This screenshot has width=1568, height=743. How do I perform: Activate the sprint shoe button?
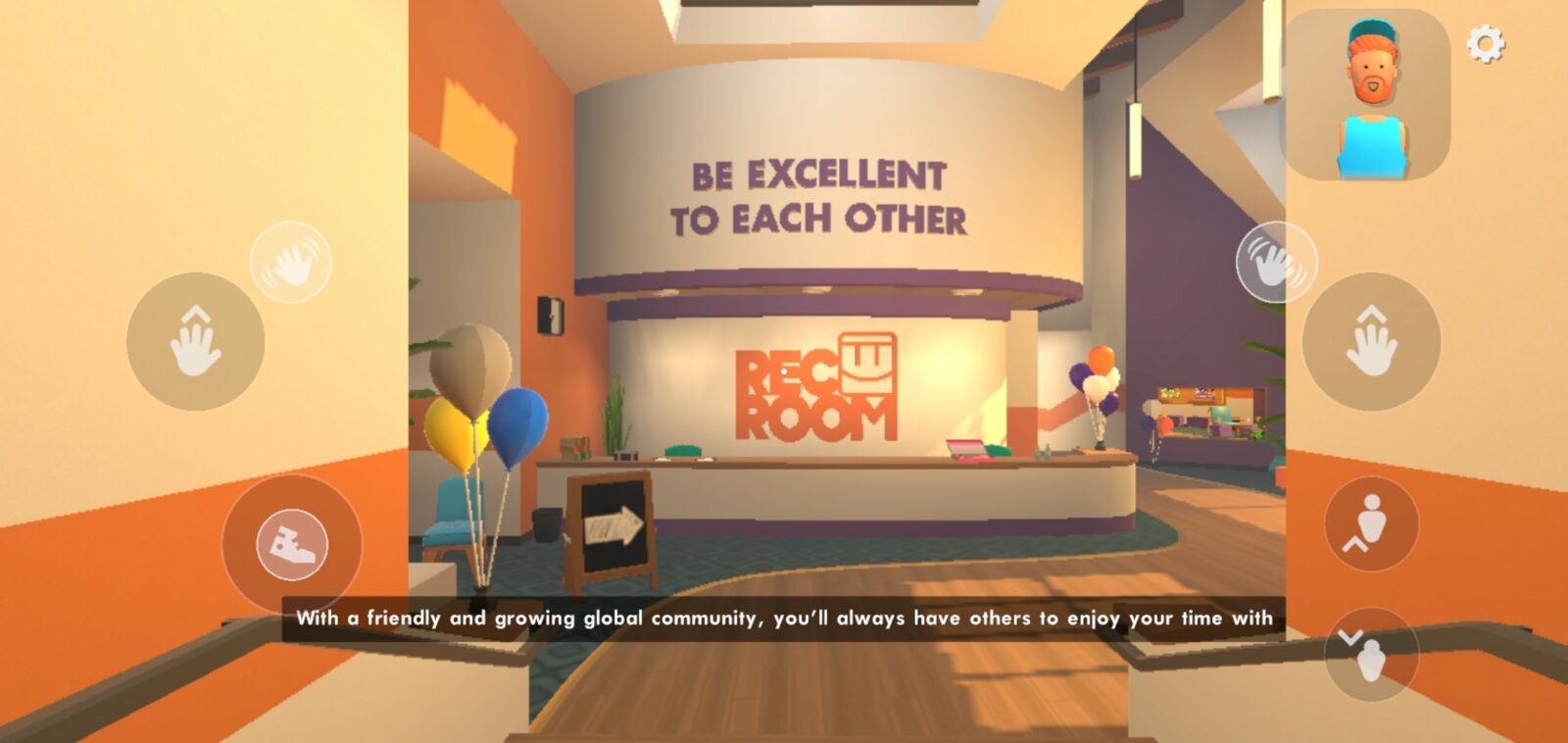[291, 543]
